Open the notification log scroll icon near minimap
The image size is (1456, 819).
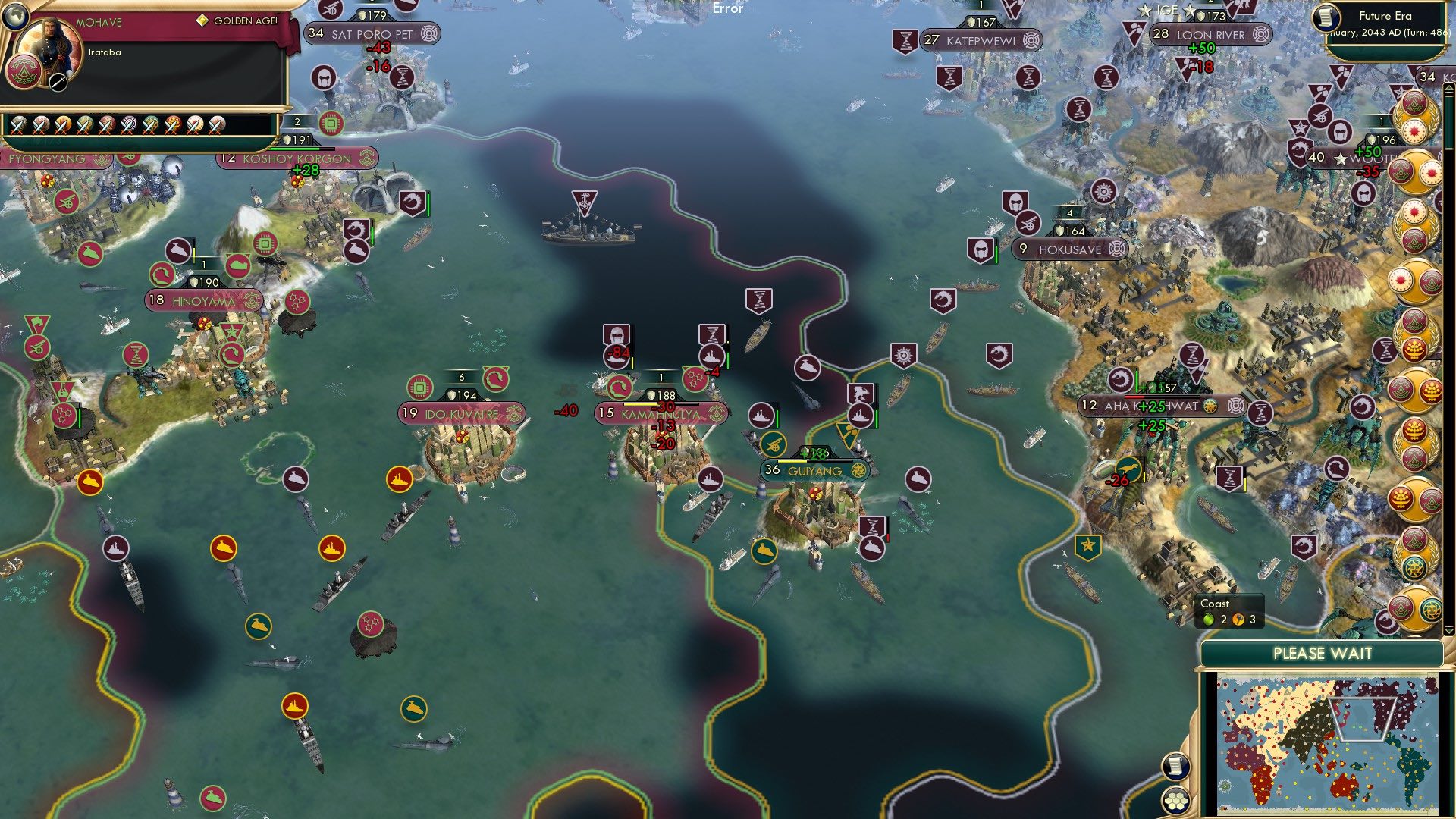tap(1176, 766)
